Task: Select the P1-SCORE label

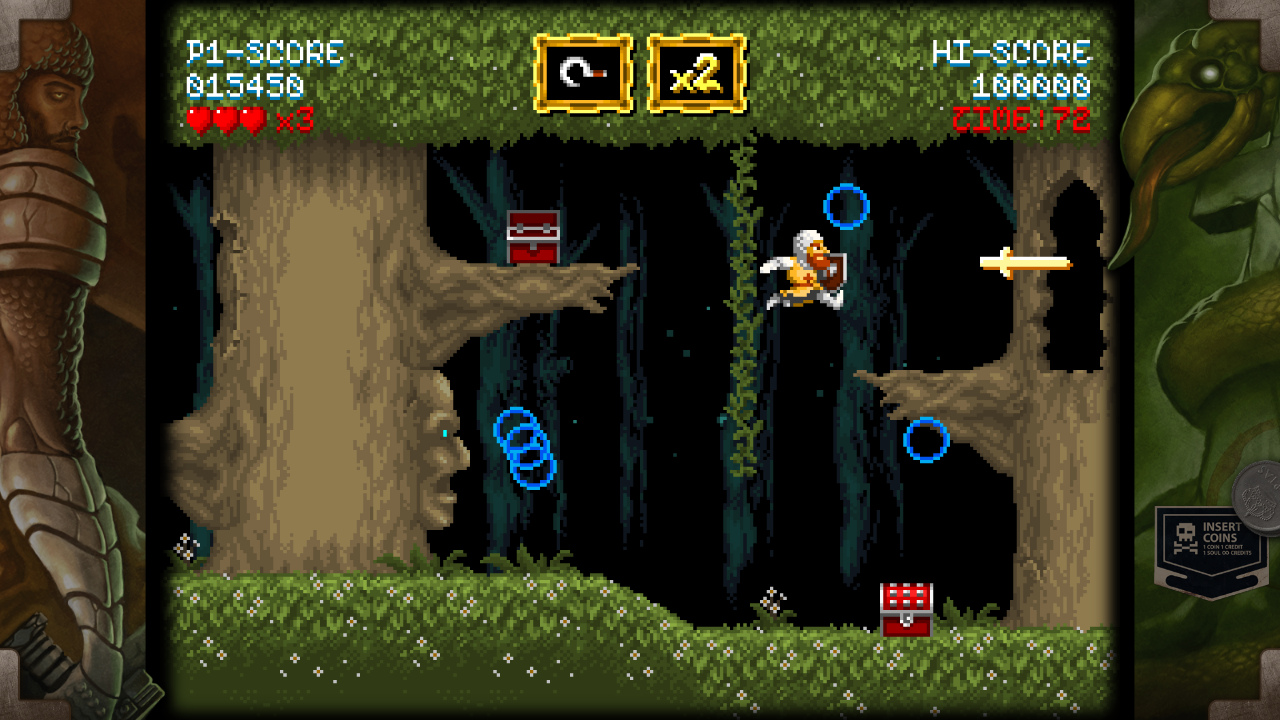Action: pos(266,52)
